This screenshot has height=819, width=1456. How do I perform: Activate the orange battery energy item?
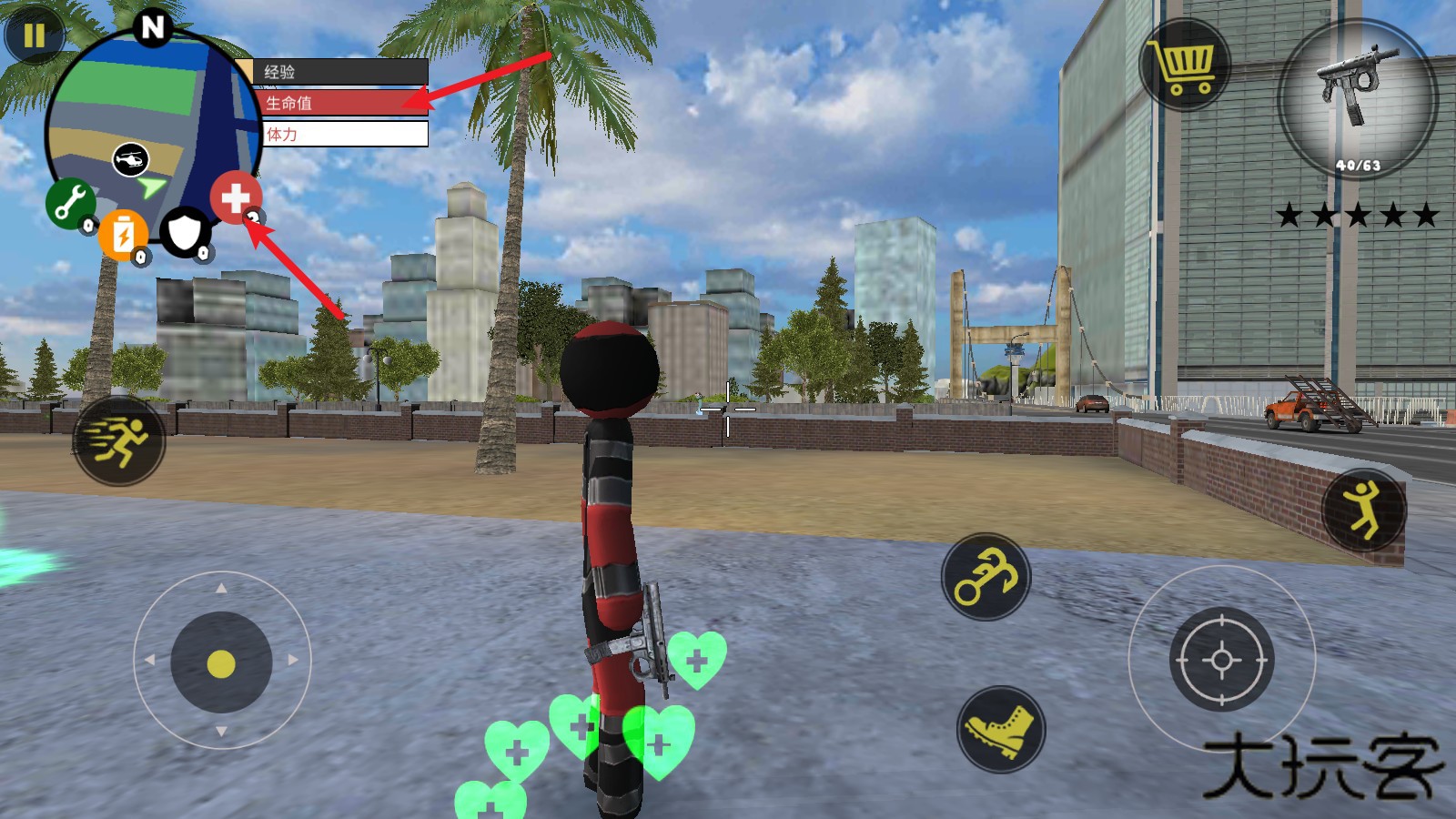[123, 235]
